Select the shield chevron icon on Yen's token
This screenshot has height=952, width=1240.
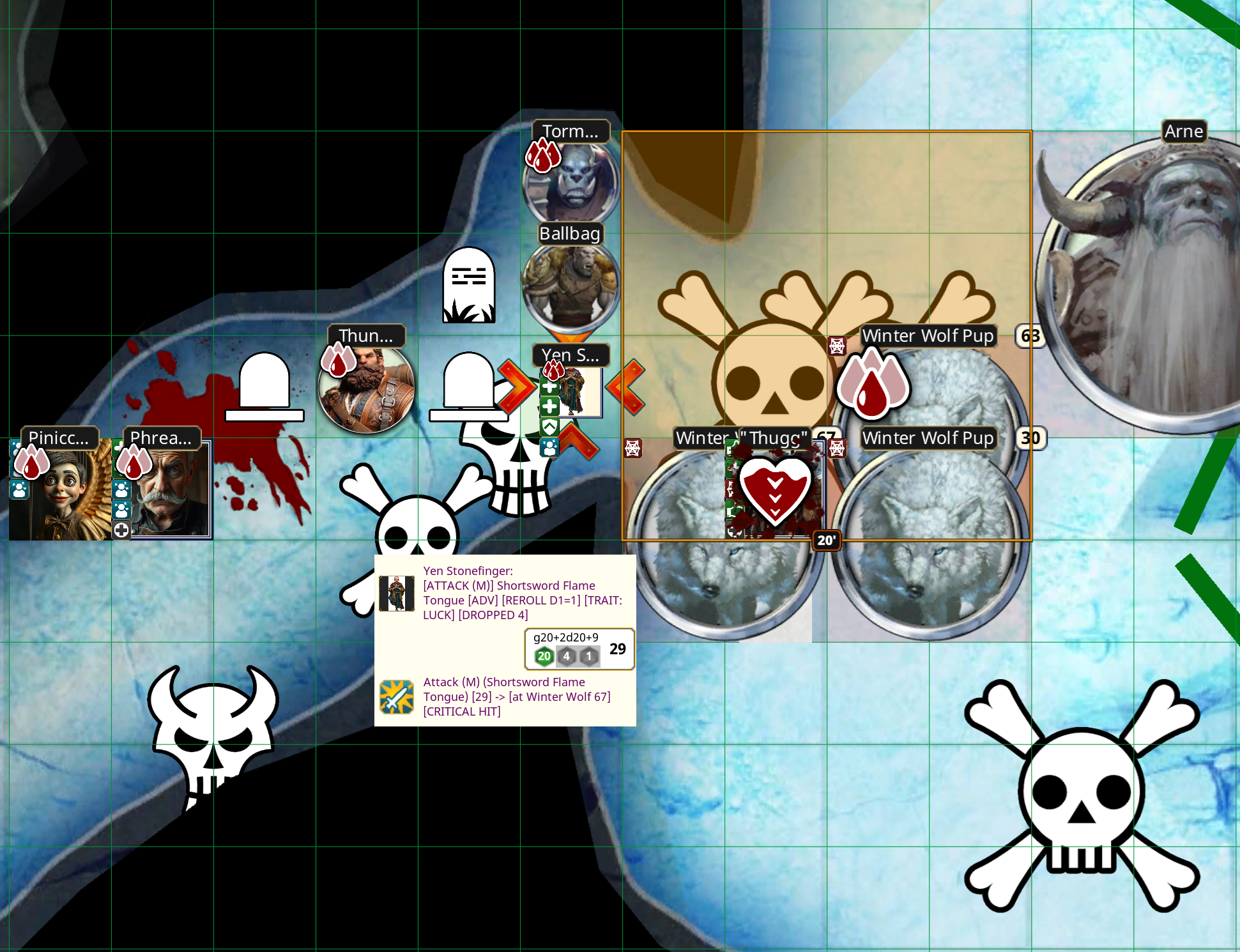click(x=549, y=427)
